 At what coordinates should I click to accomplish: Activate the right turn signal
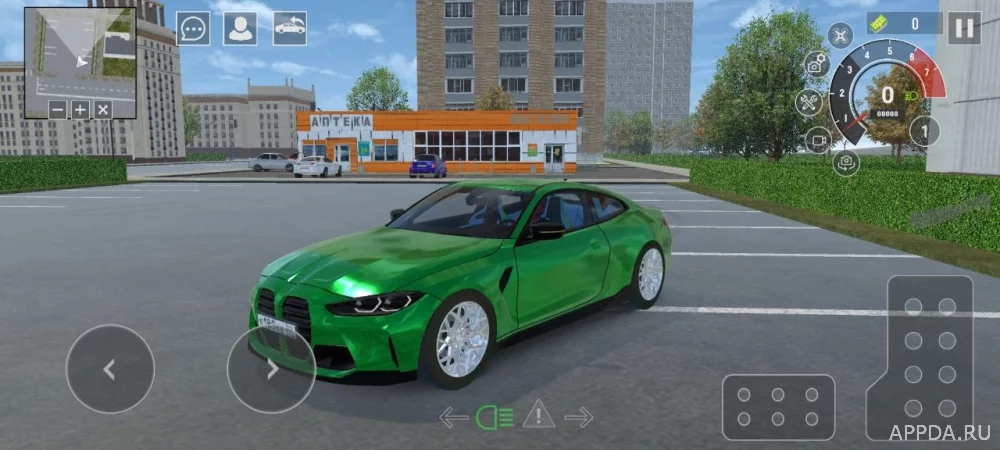click(579, 417)
